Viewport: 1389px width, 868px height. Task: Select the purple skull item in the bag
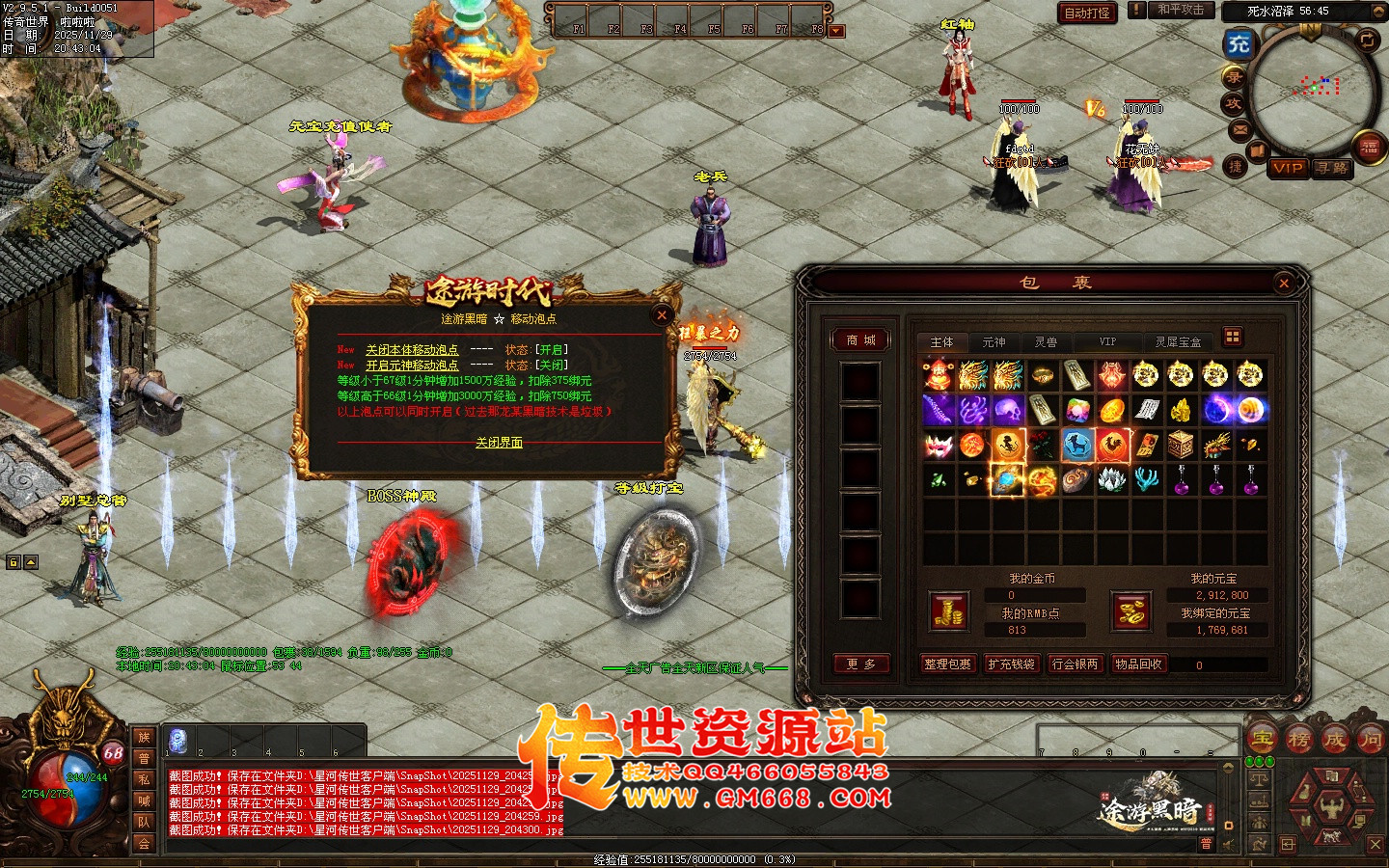tap(1008, 410)
